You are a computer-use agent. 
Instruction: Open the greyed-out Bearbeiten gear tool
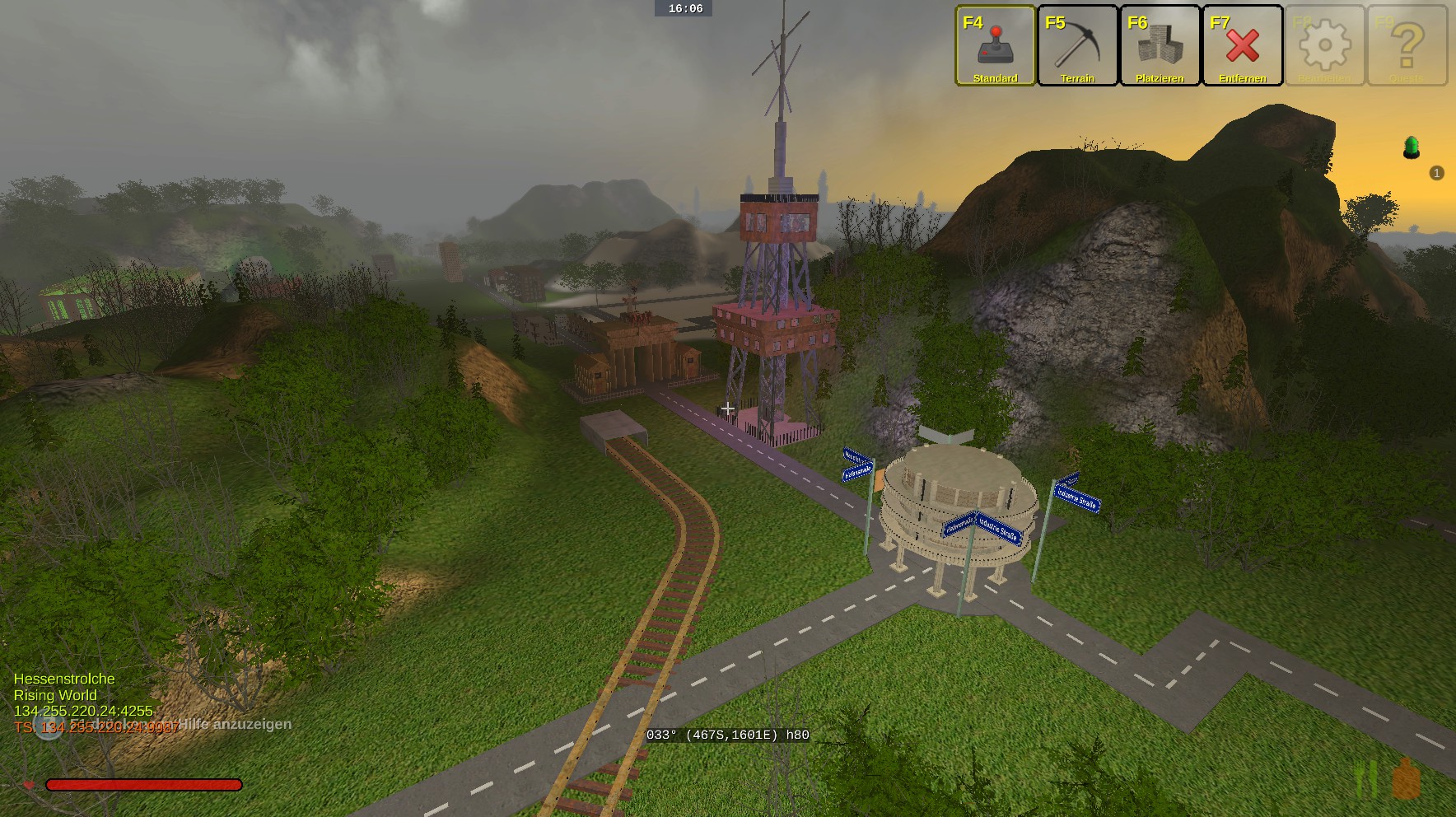point(1324,45)
